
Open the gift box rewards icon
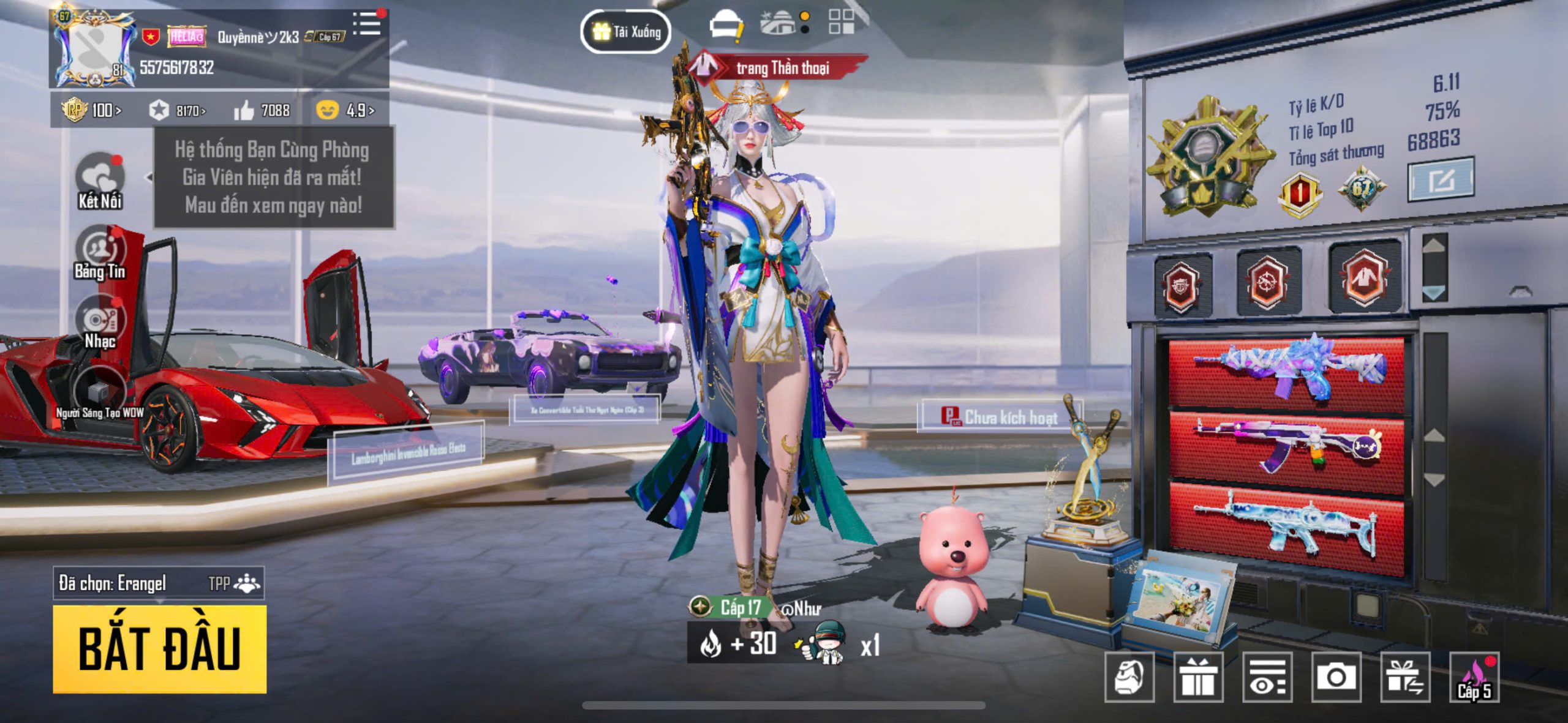tap(1198, 677)
